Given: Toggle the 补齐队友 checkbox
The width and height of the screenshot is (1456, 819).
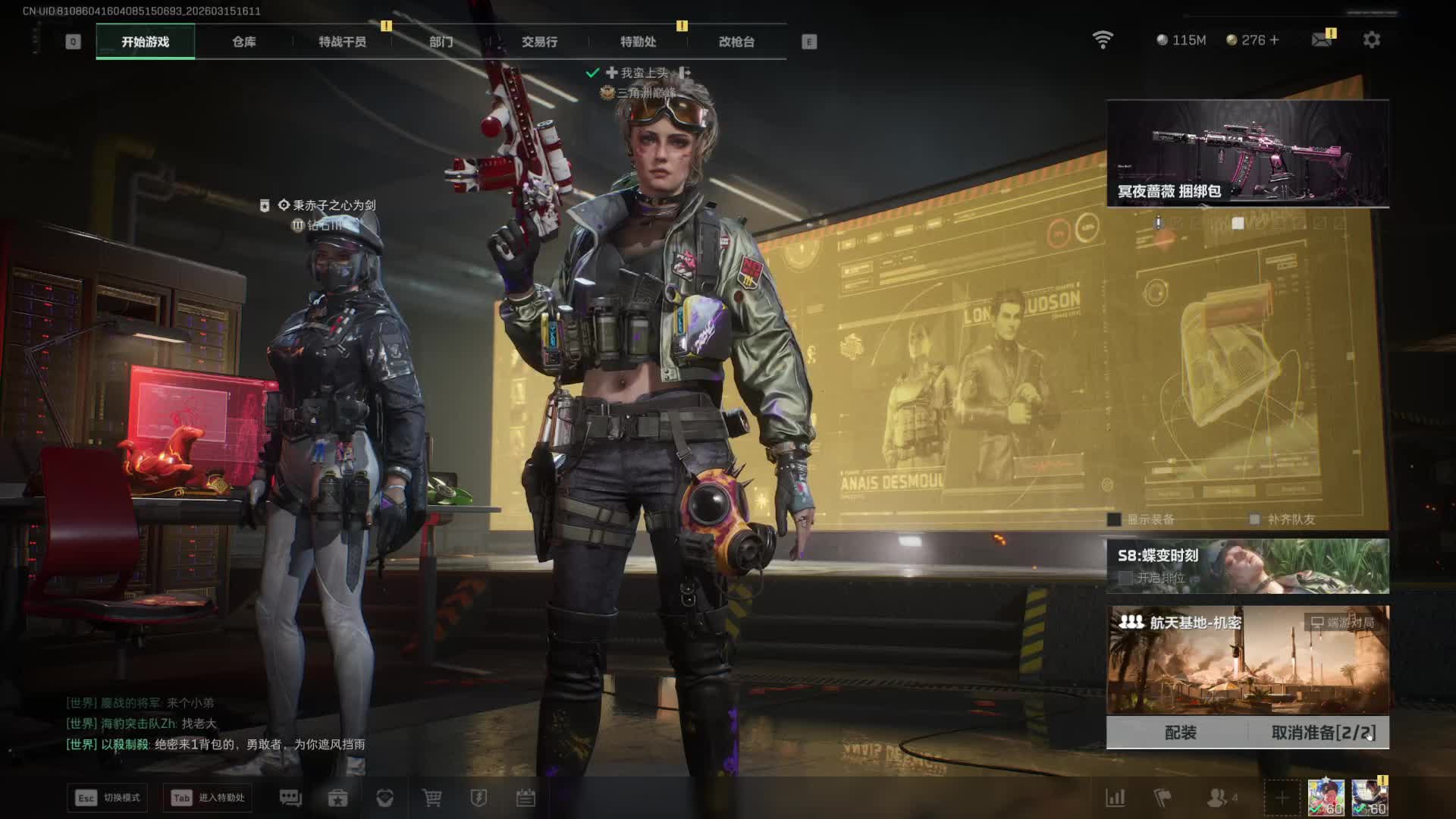Looking at the screenshot, I should click(1254, 519).
